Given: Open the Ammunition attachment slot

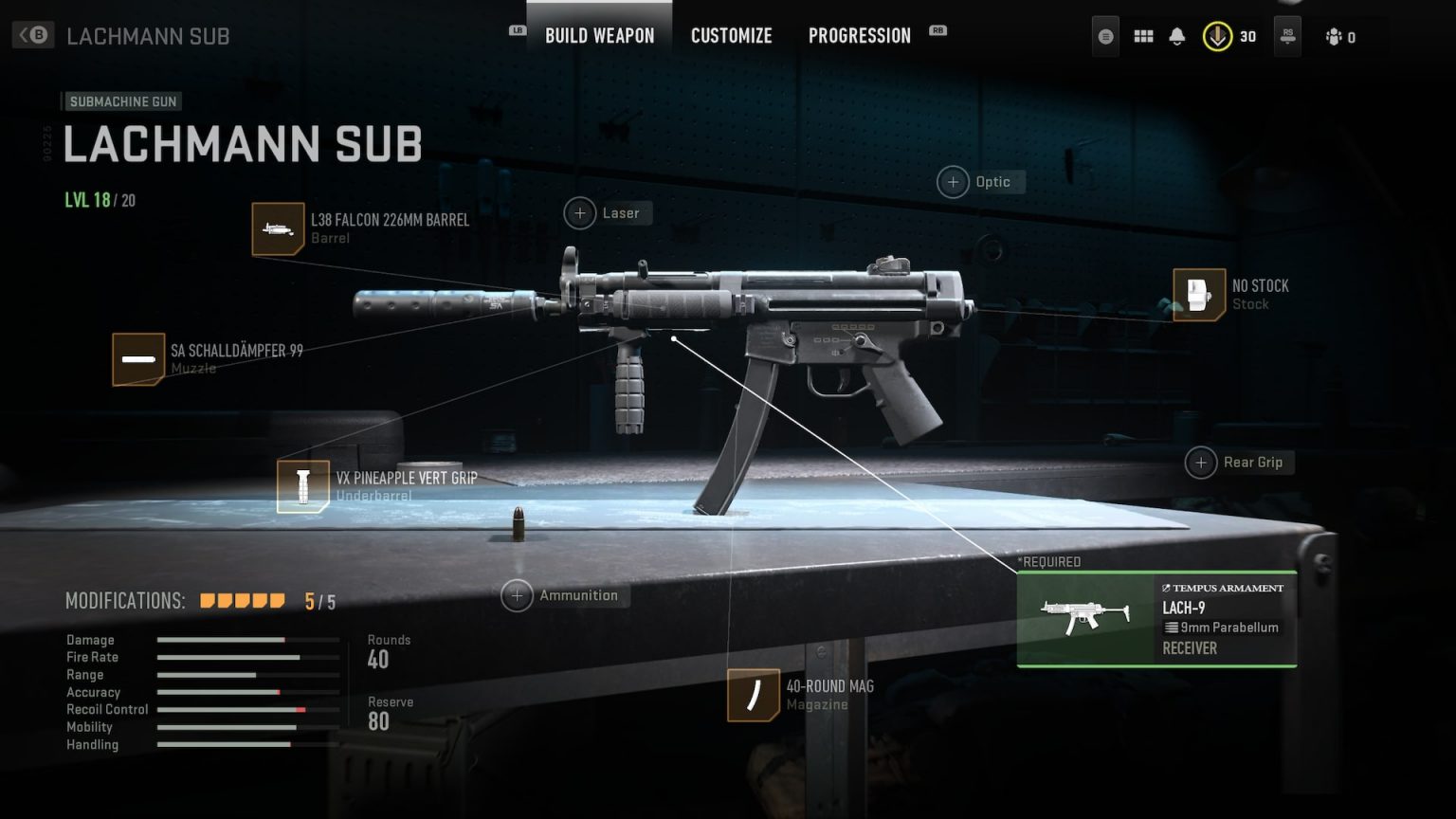Looking at the screenshot, I should pyautogui.click(x=518, y=595).
